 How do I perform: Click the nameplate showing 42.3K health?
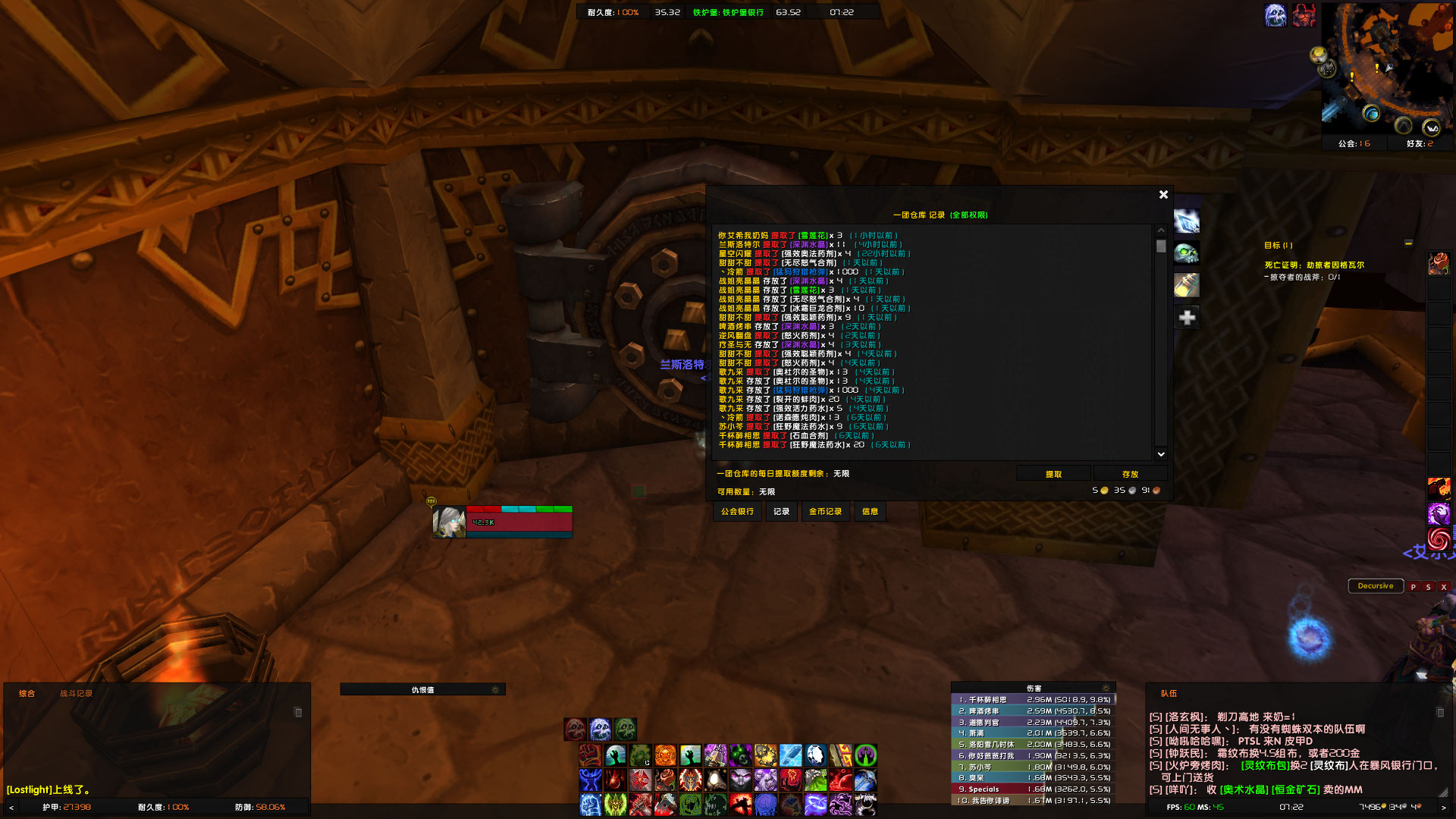pos(500,523)
